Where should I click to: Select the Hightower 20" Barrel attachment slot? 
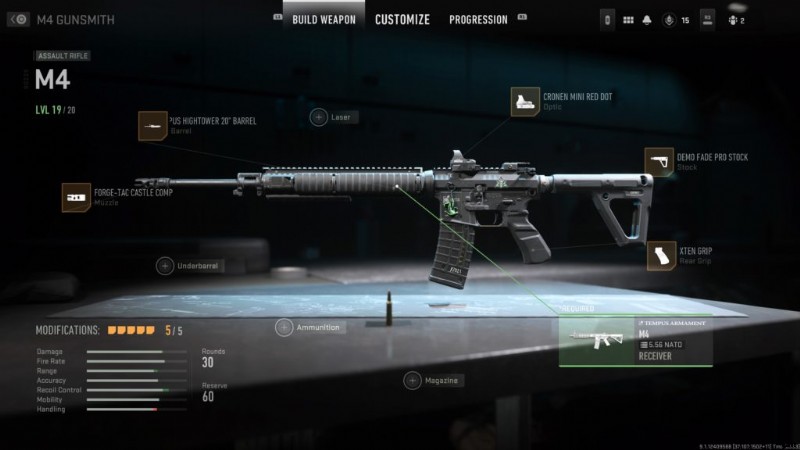pos(153,126)
